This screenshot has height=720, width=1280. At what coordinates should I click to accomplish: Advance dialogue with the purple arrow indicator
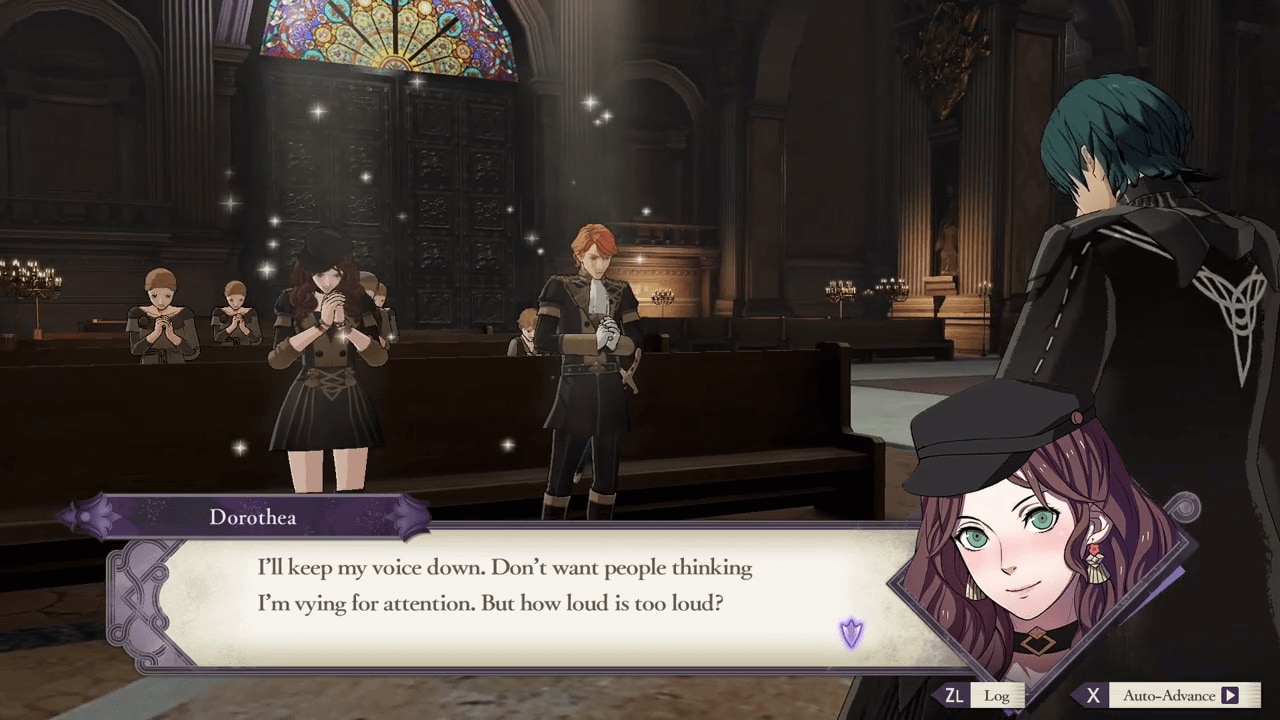click(851, 632)
